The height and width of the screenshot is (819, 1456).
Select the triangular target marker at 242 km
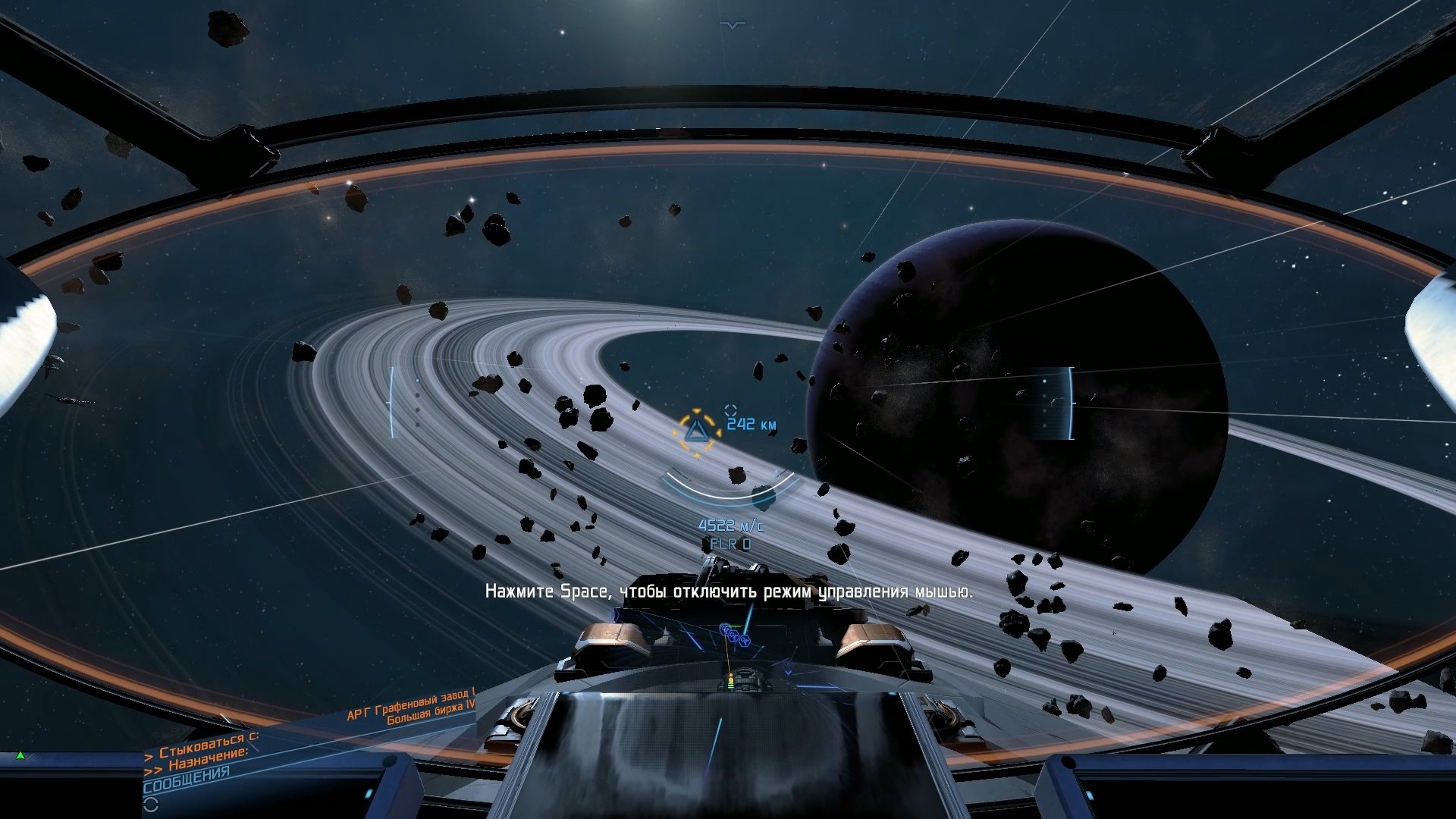click(x=696, y=432)
